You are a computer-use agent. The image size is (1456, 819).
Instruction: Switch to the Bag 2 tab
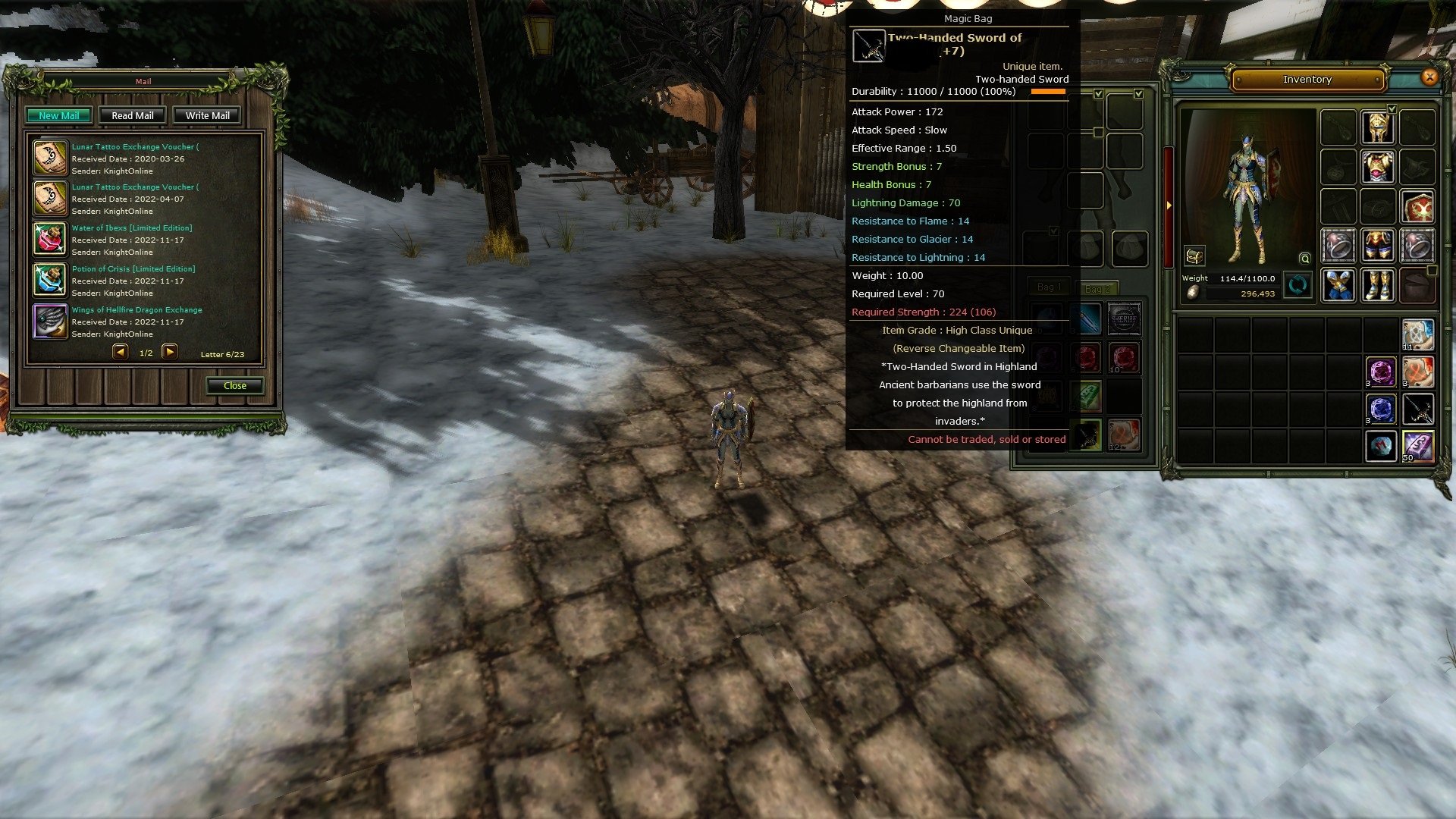1100,289
